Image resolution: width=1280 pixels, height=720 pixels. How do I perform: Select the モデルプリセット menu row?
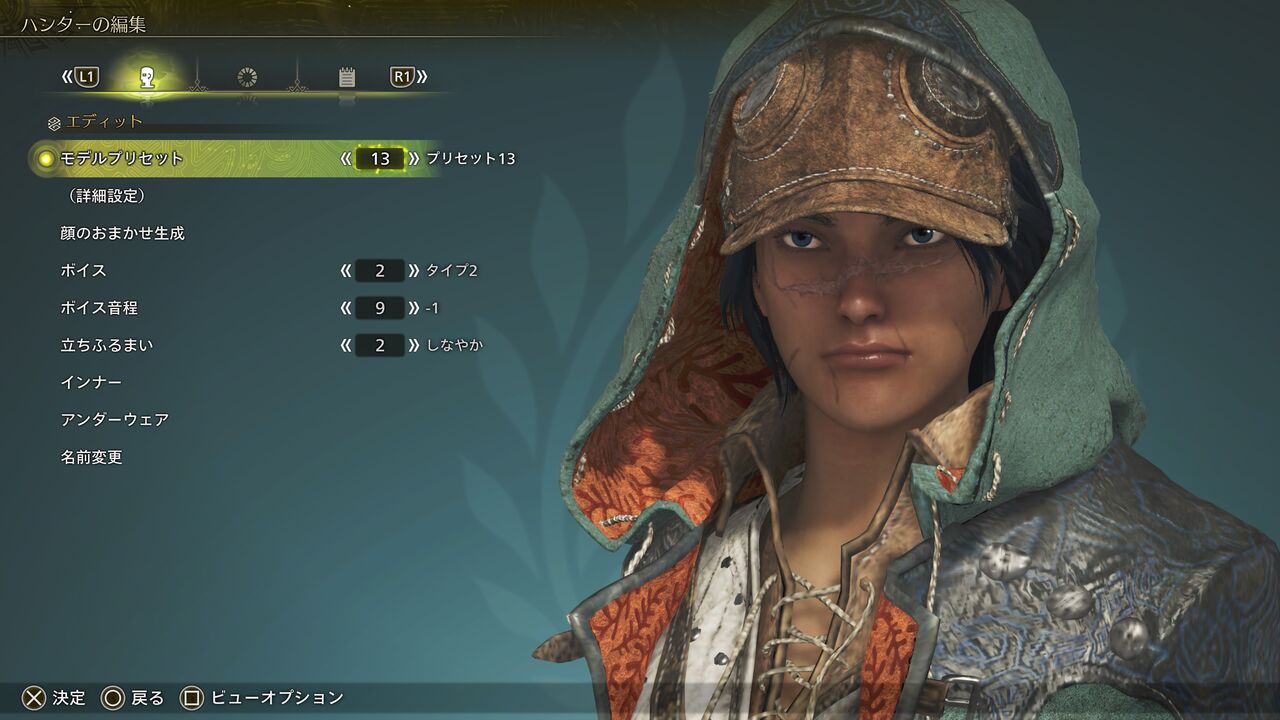point(122,158)
